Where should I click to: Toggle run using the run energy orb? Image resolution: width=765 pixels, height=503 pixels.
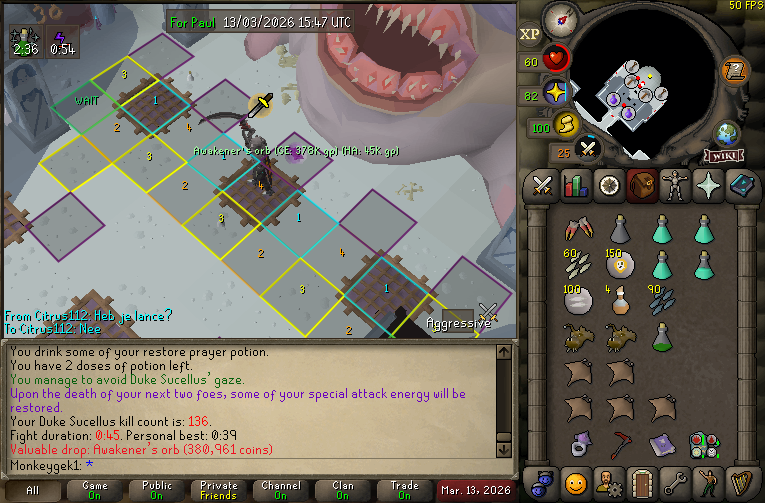tap(567, 126)
